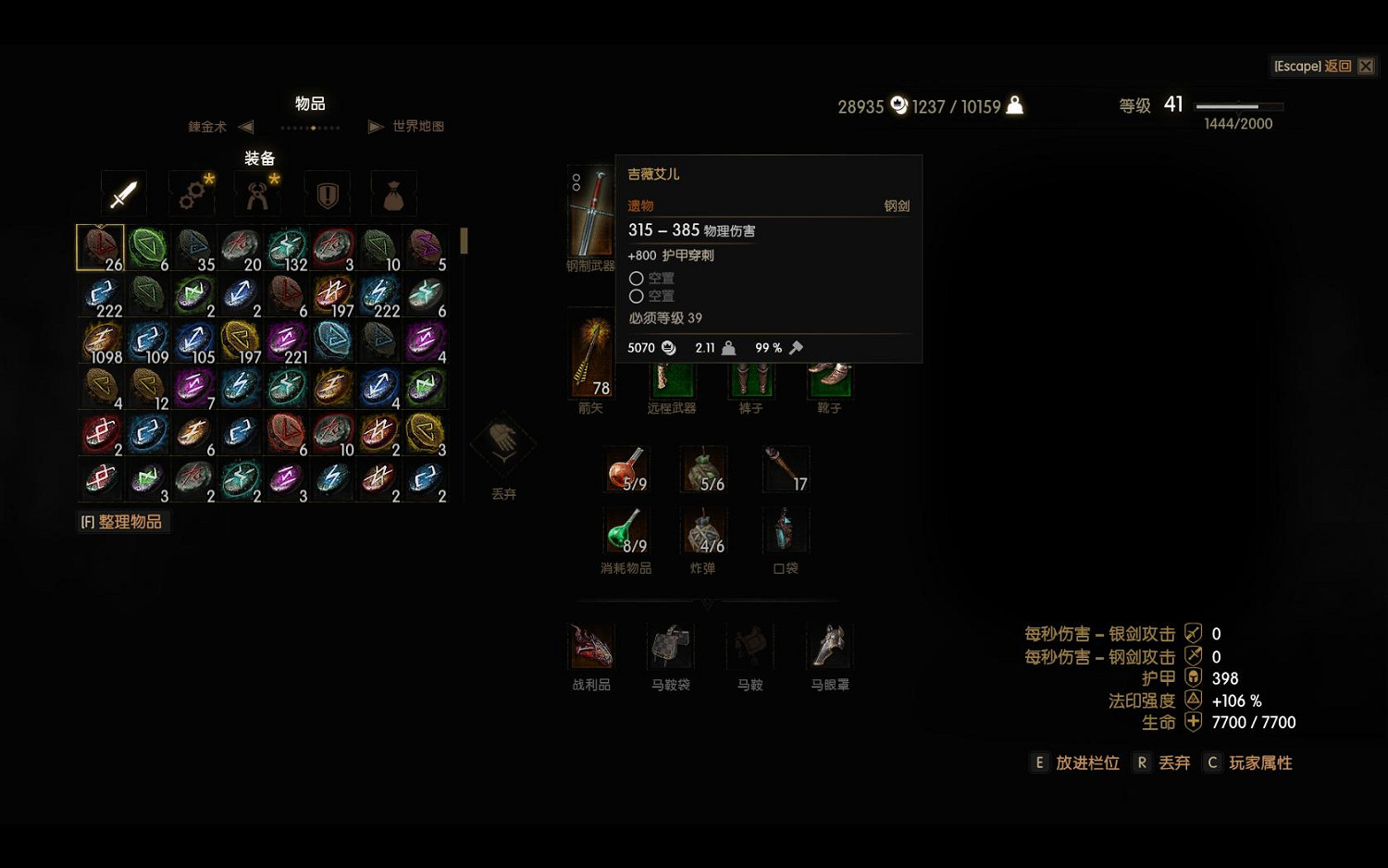1388x868 pixels.
Task: Open the gears crafting components category
Action: 192,193
